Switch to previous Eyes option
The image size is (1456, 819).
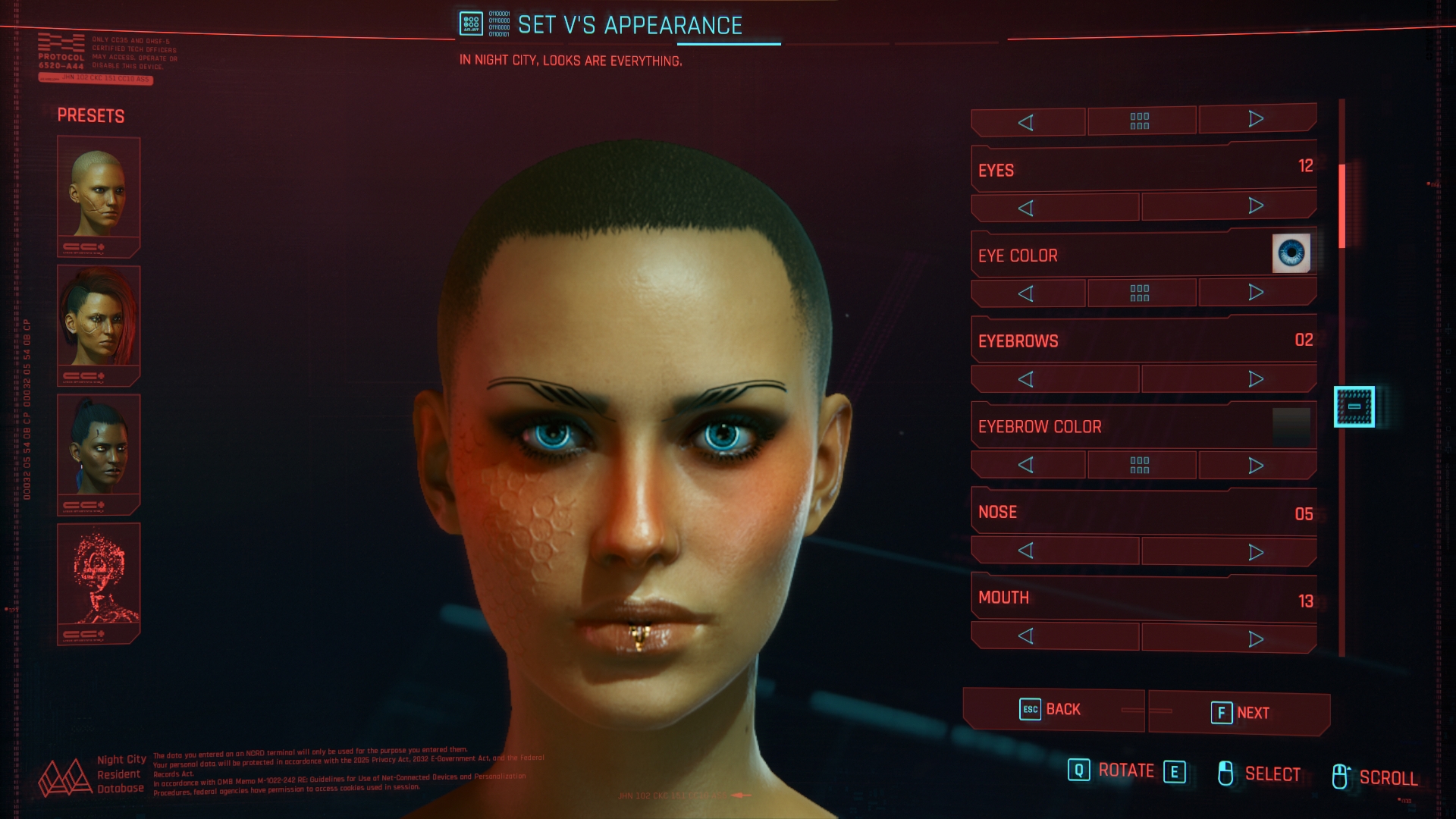click(1026, 208)
